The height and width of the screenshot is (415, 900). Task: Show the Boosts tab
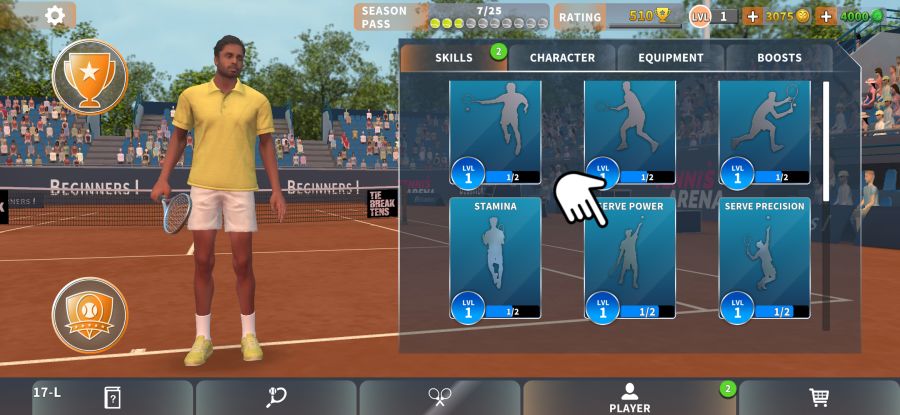coord(779,58)
